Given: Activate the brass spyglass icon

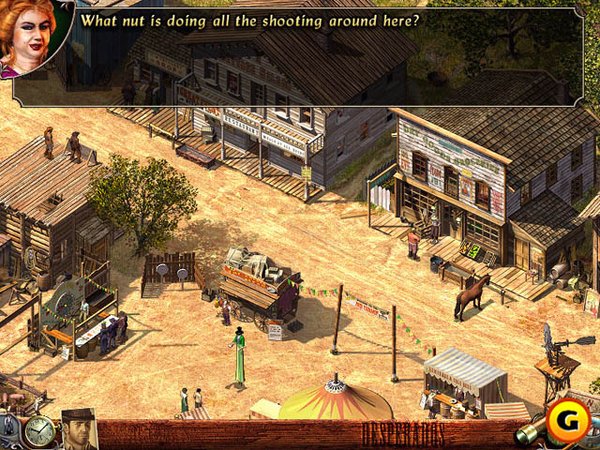Looking at the screenshot, I should point(530,434).
